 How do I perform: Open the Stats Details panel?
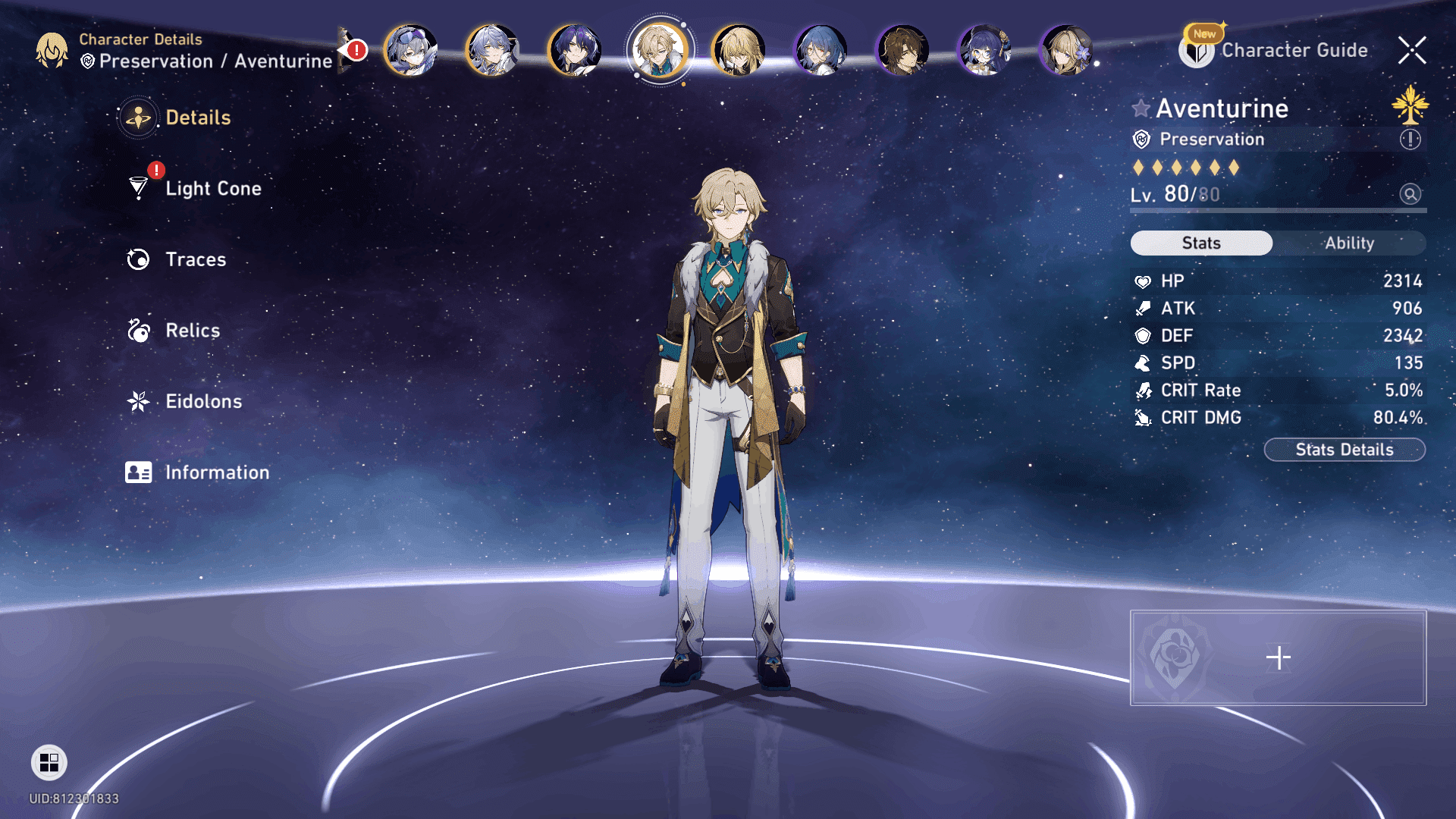click(1344, 450)
